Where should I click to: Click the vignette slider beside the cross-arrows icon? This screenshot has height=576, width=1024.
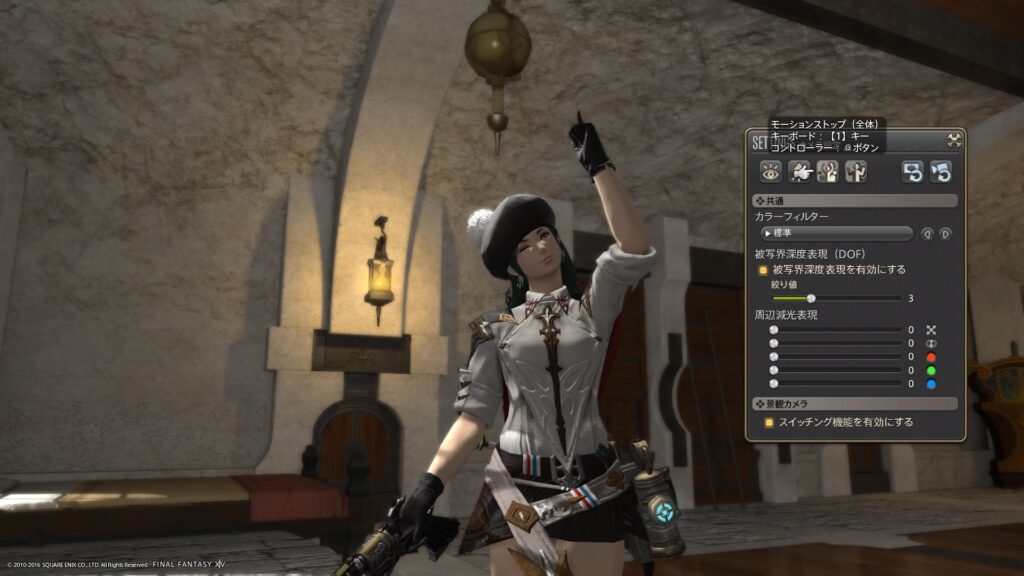pos(773,330)
